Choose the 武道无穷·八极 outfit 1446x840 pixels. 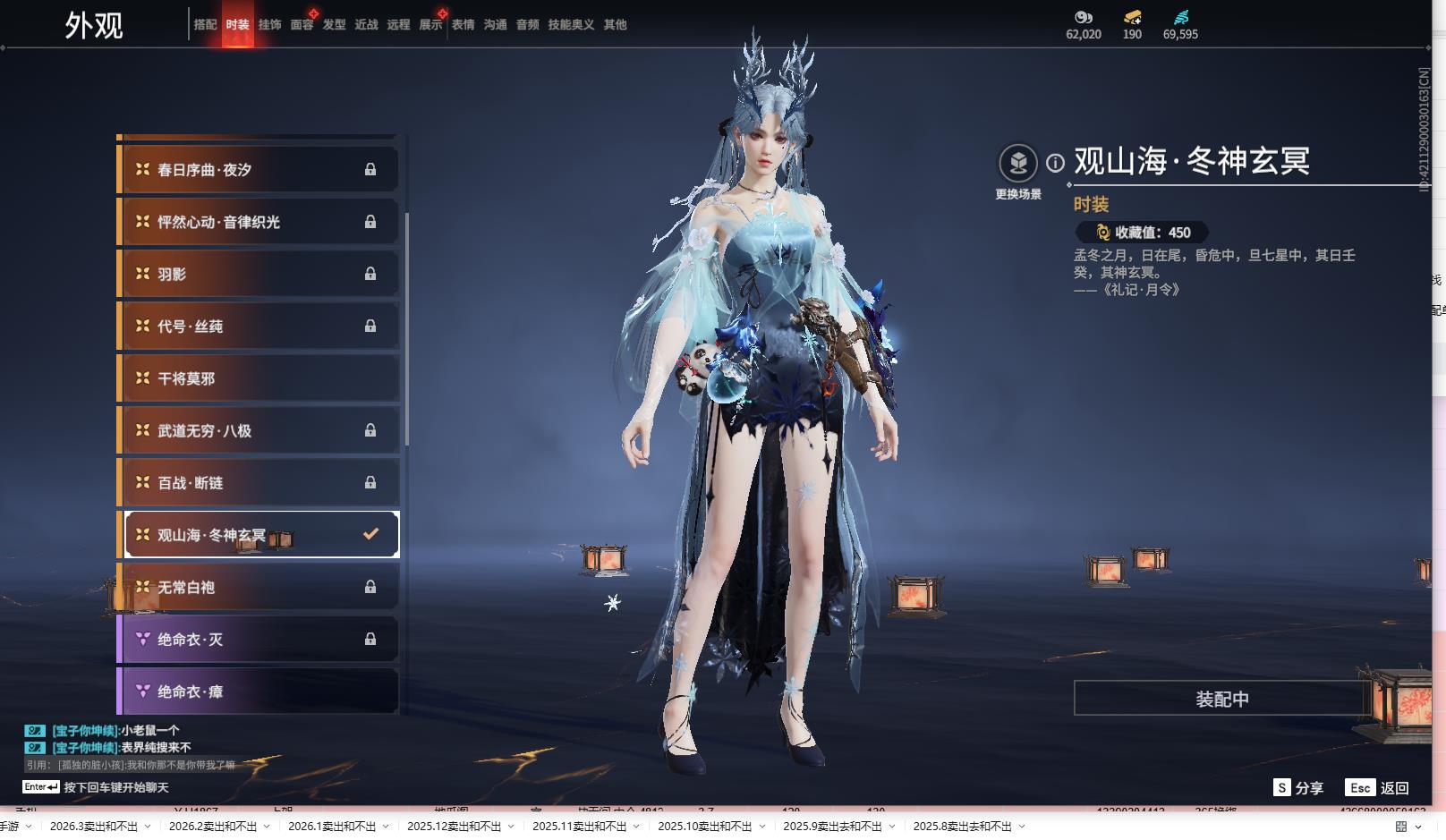(x=259, y=431)
